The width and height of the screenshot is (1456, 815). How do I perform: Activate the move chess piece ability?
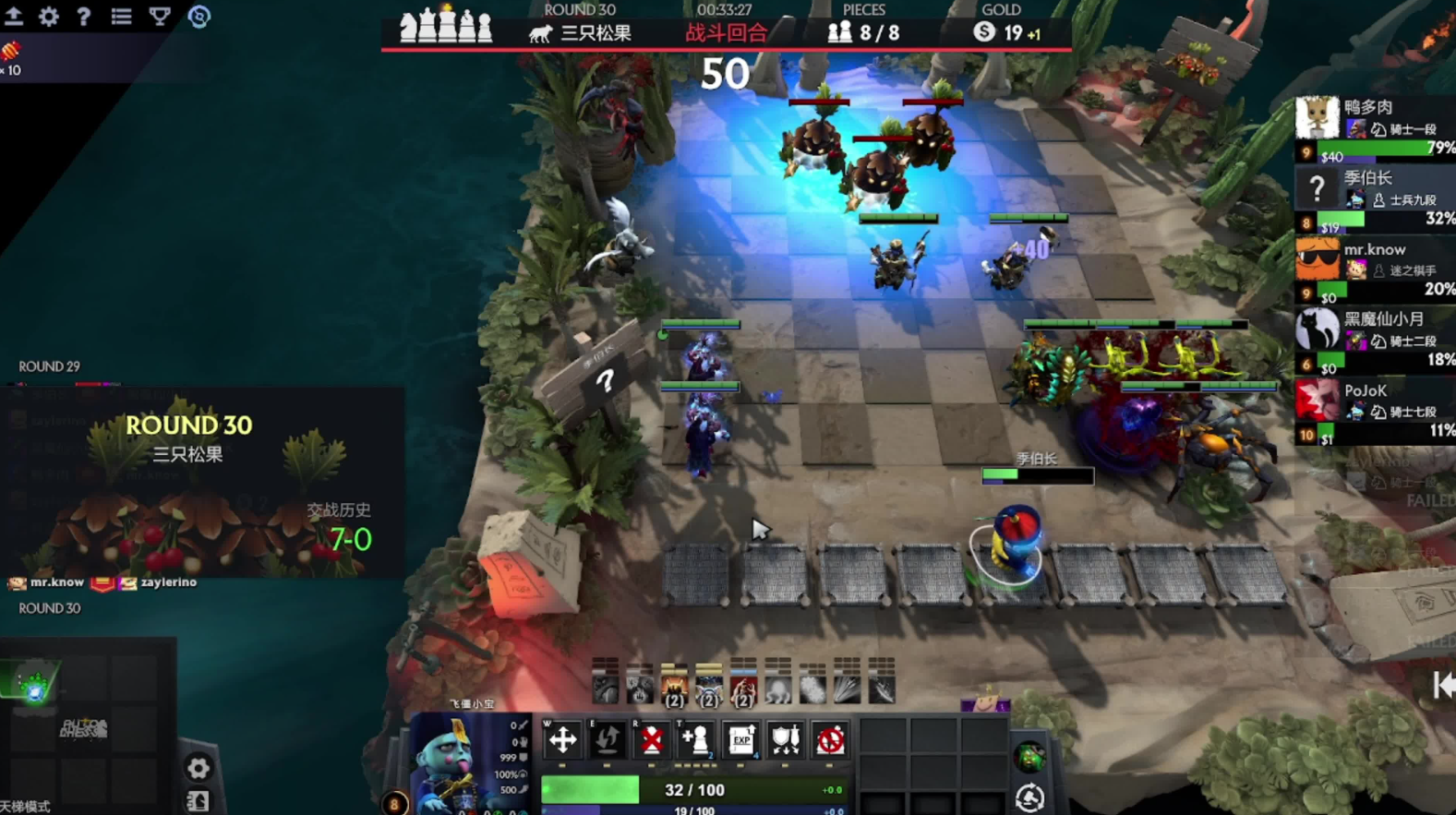562,739
